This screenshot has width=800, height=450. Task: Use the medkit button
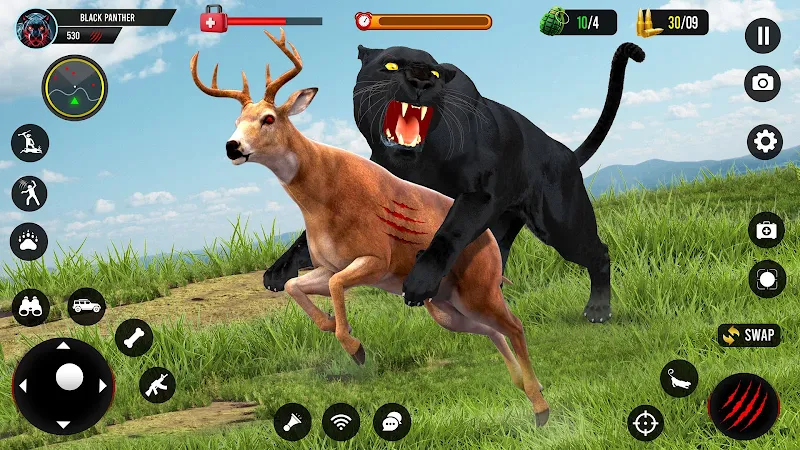pyautogui.click(x=766, y=230)
